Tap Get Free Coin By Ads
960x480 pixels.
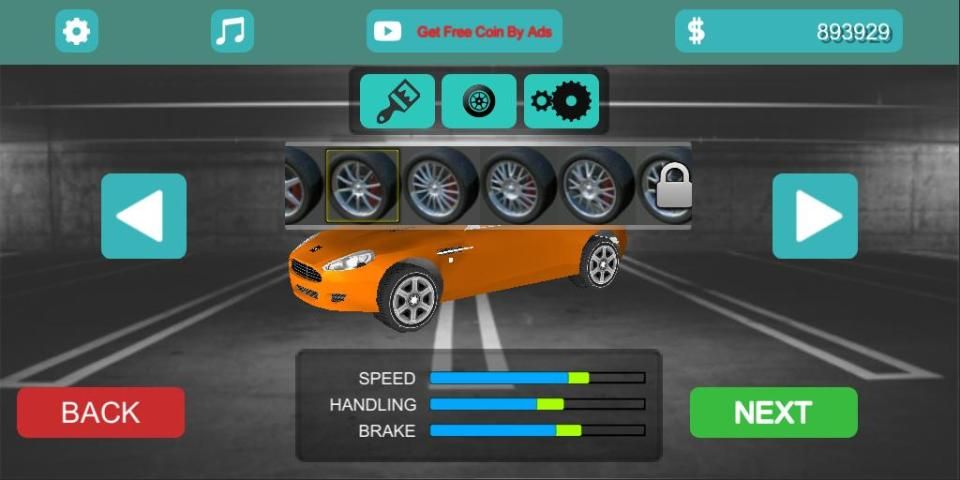pyautogui.click(x=464, y=32)
